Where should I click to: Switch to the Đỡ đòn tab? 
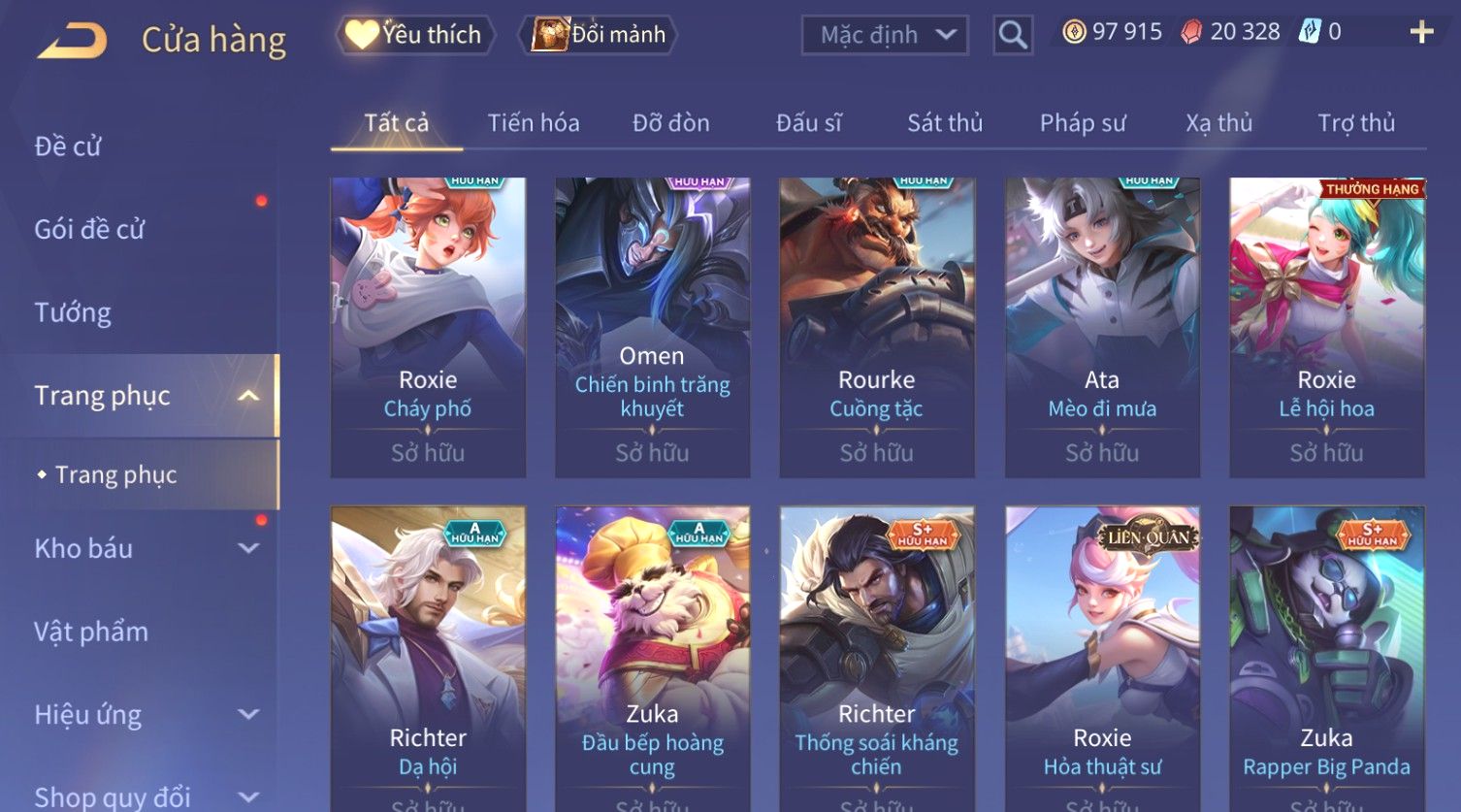[670, 123]
